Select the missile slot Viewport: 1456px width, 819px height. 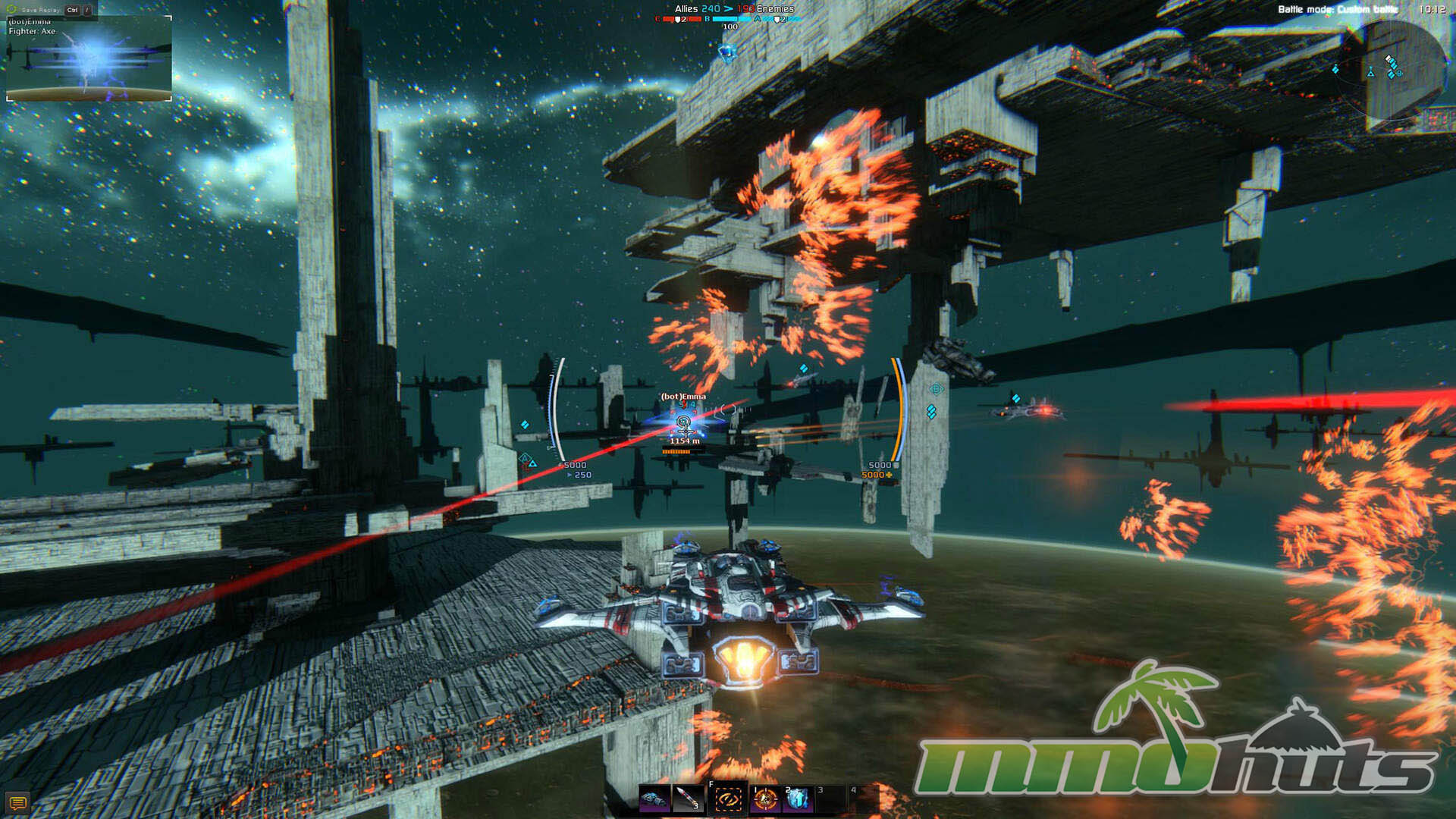688,799
